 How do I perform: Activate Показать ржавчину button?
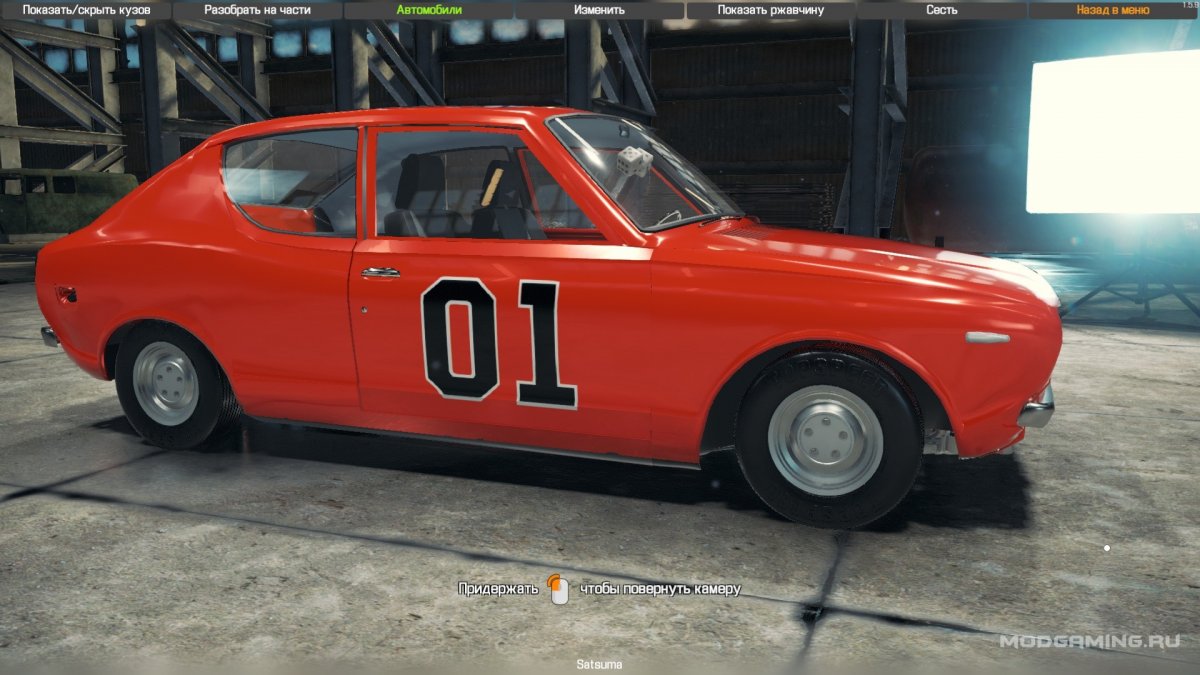[x=770, y=10]
